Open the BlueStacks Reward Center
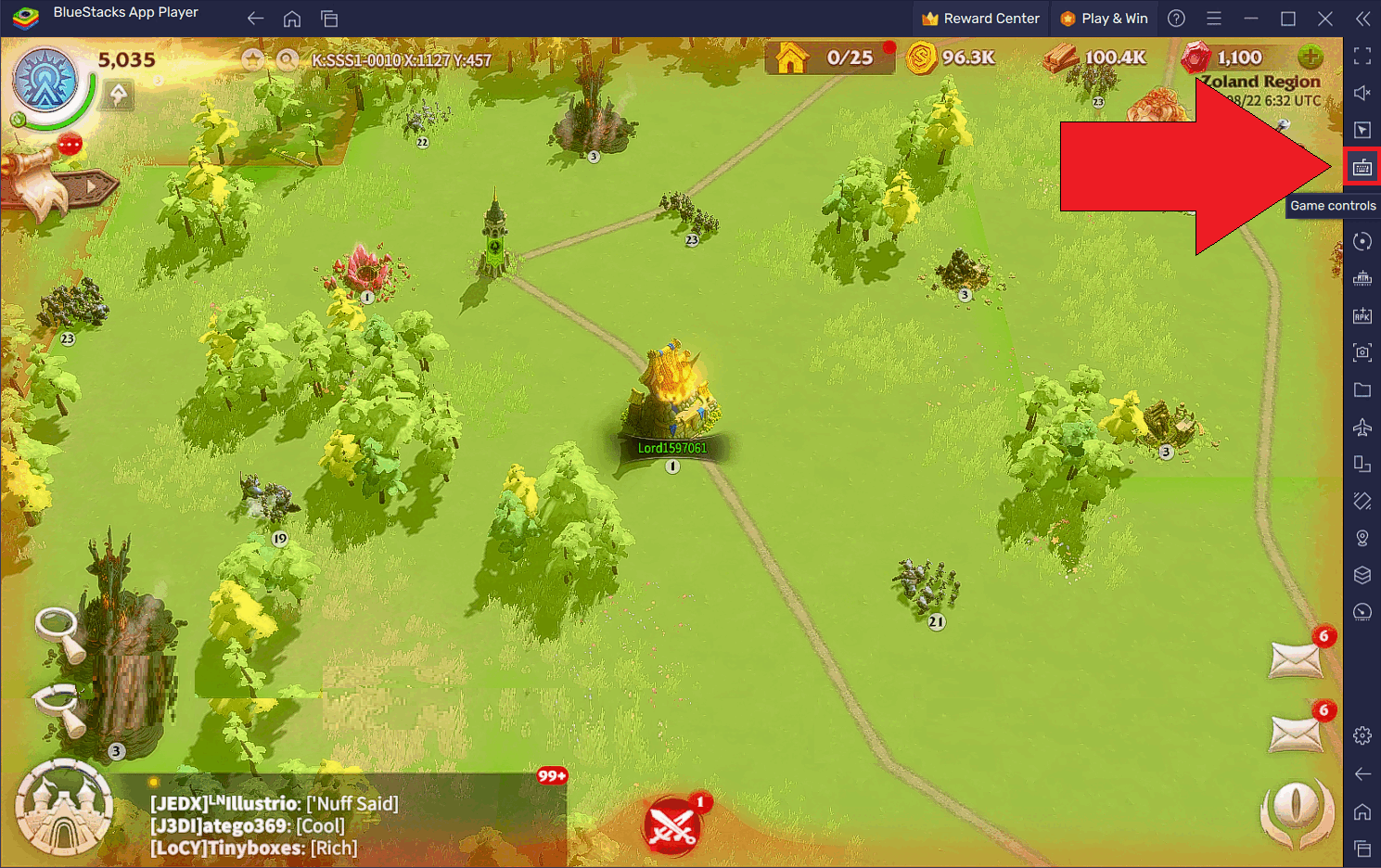1381x868 pixels. click(980, 19)
